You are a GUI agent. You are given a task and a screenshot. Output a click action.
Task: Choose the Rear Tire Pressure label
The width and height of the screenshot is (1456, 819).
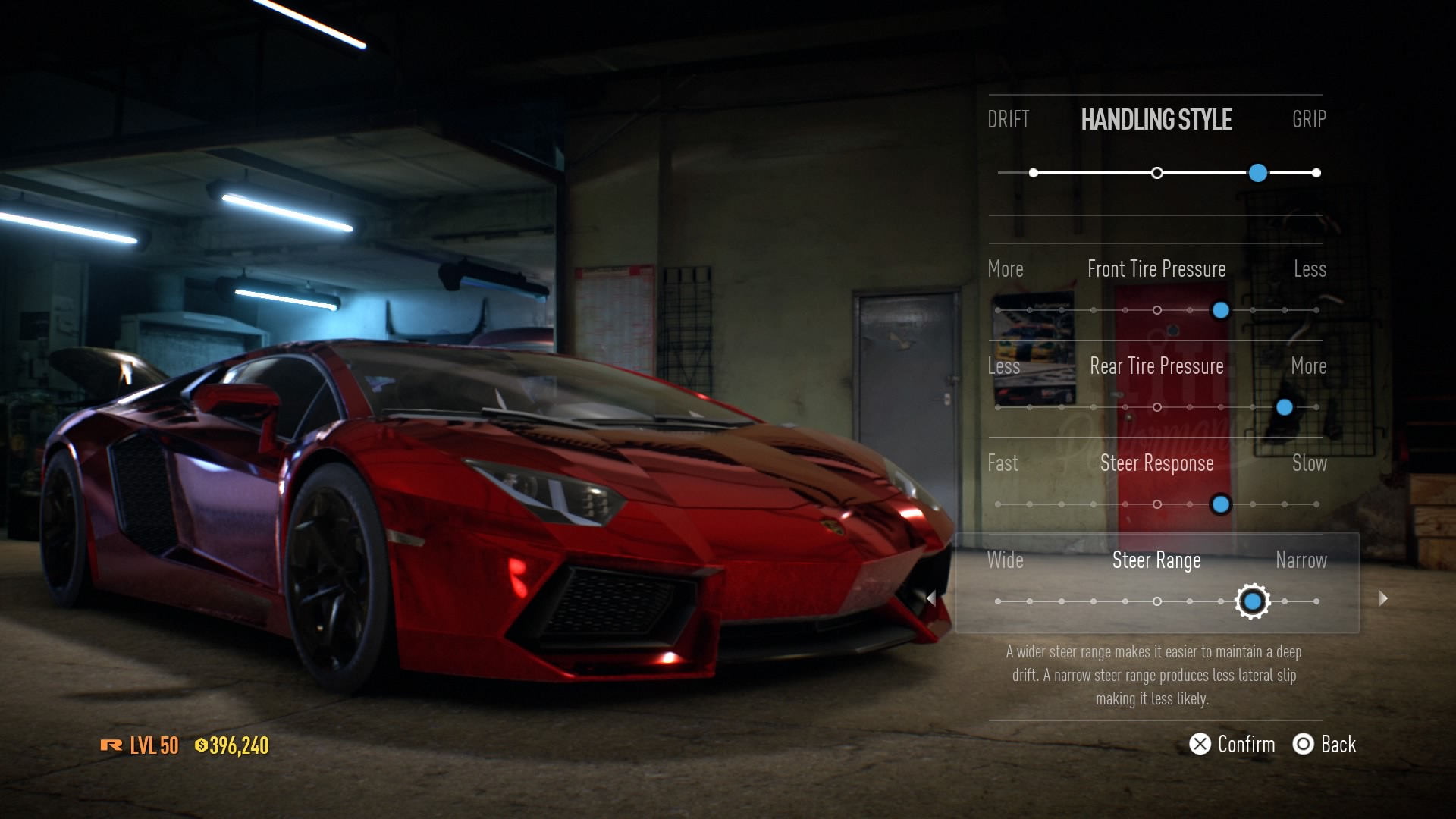(x=1156, y=366)
